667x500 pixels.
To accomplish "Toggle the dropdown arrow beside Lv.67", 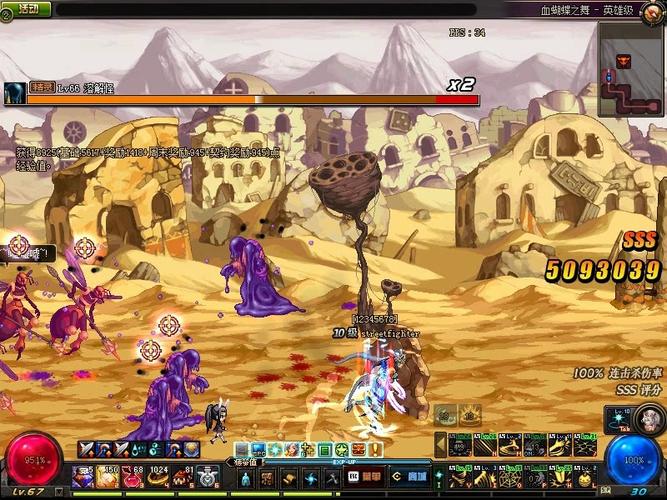I will pyautogui.click(x=58, y=492).
